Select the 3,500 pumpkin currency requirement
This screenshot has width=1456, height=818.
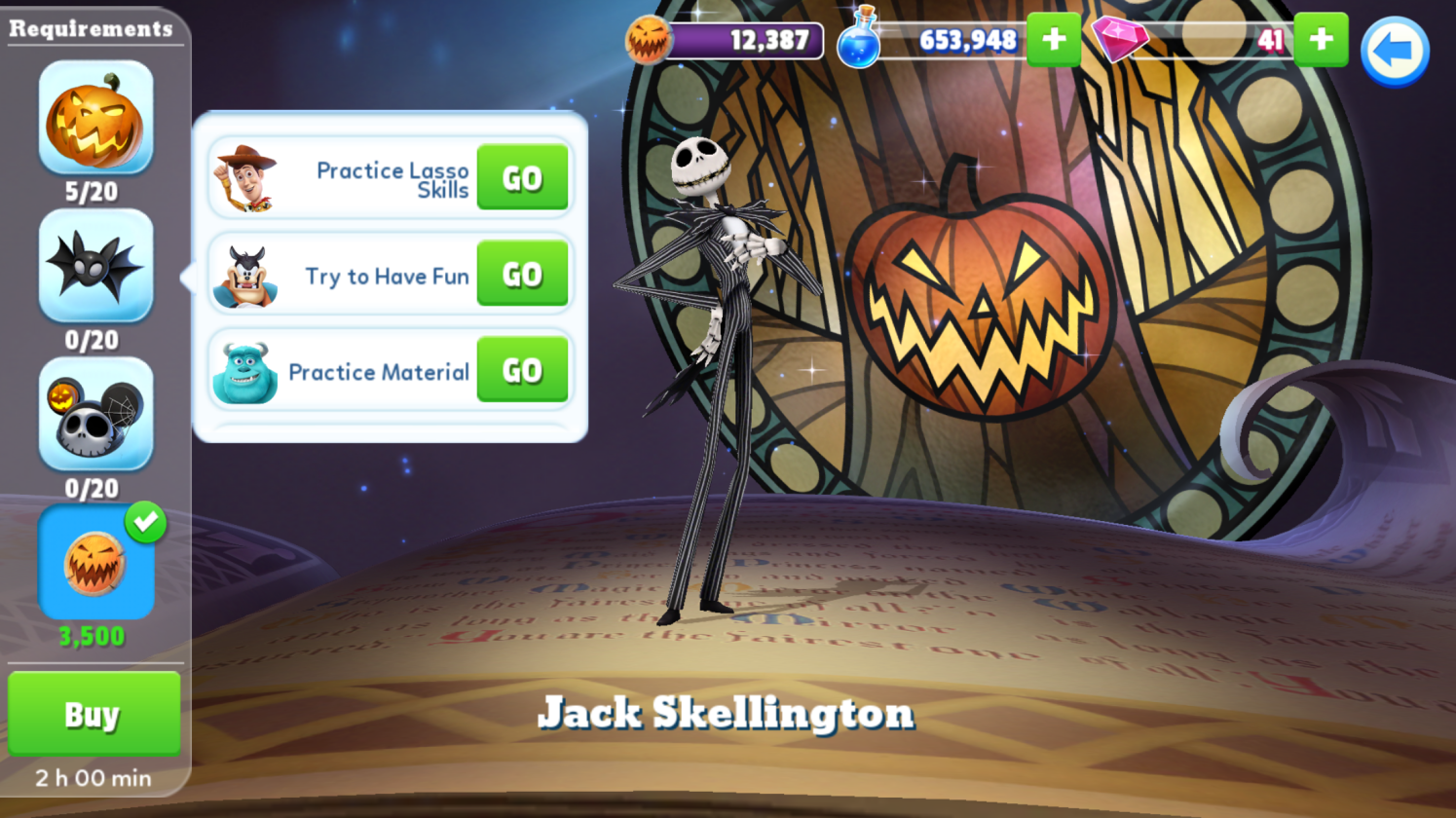[x=95, y=563]
